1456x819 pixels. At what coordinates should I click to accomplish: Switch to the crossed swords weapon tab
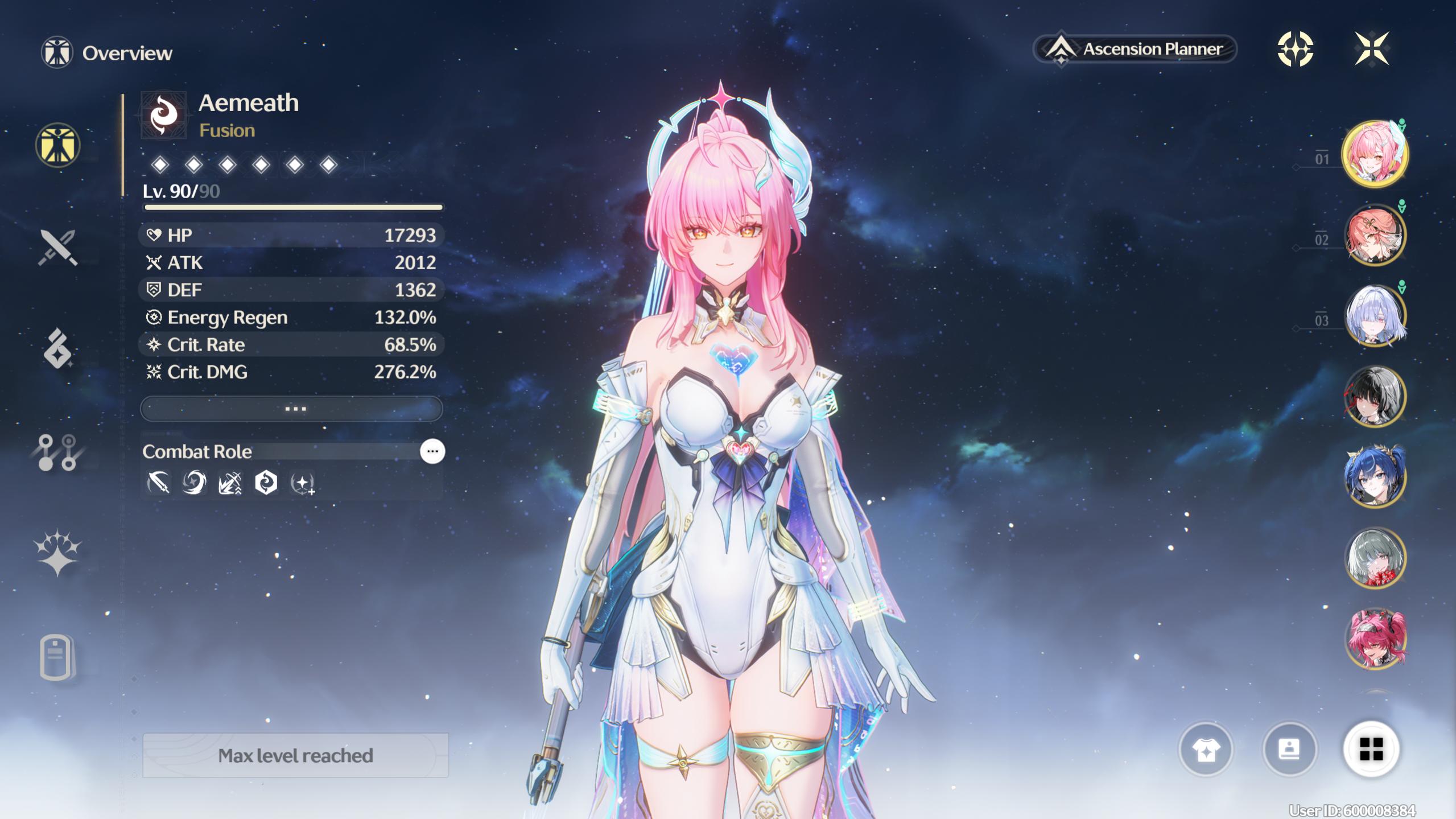tap(57, 248)
